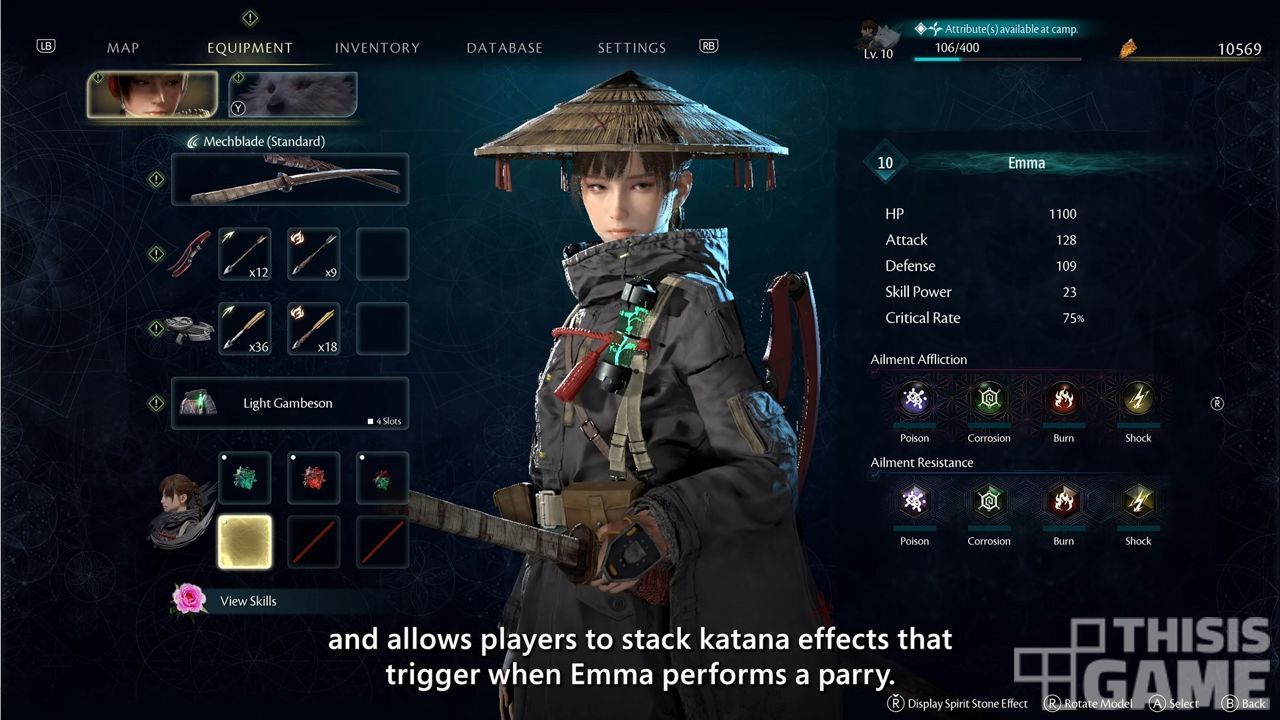Viewport: 1280px width, 720px height.
Task: Inspect the Burn ailment affliction icon
Action: (x=1063, y=400)
